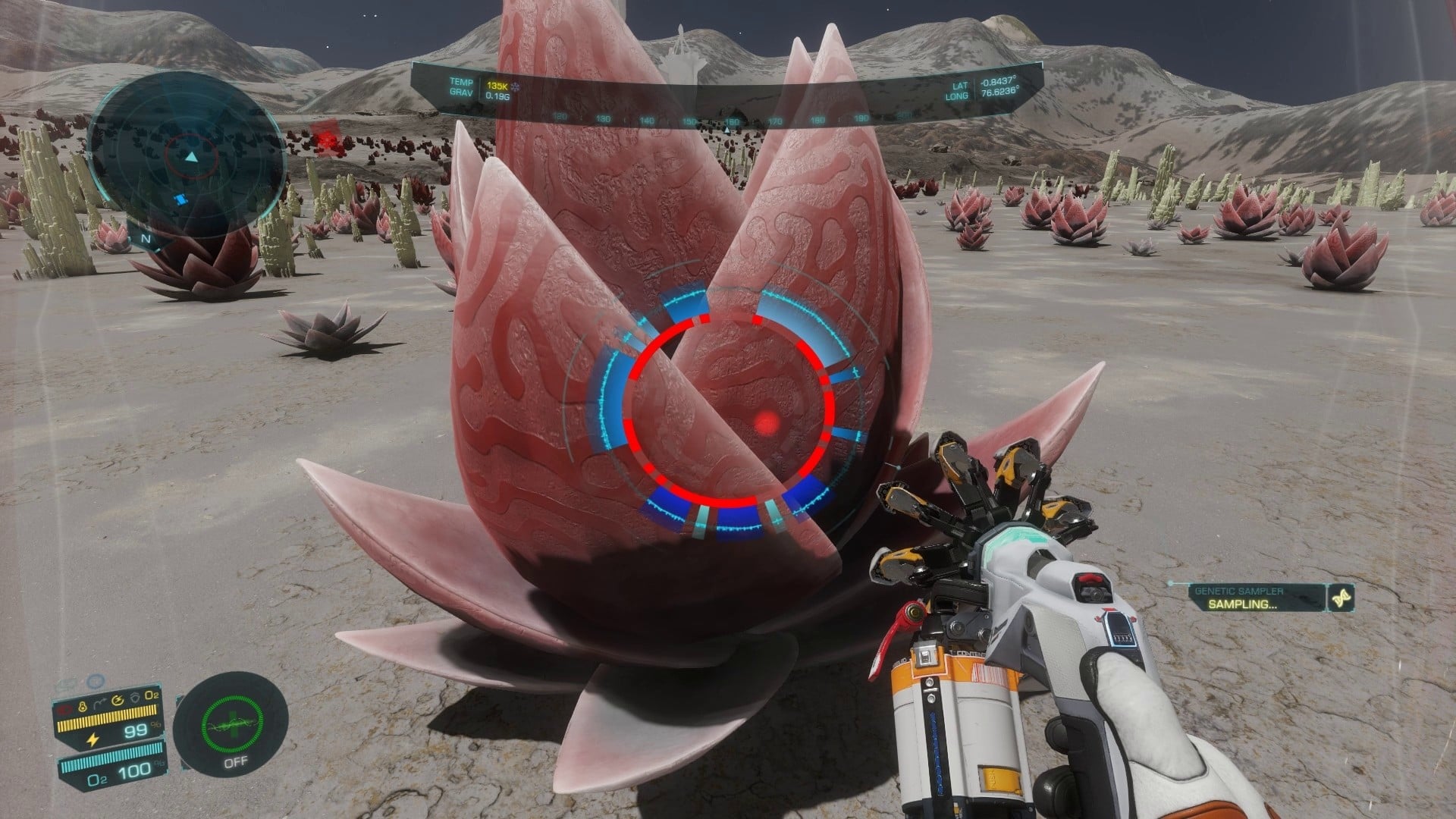The height and width of the screenshot is (819, 1456).
Task: Select the lightning bolt beside the 99% bar
Action: click(93, 739)
